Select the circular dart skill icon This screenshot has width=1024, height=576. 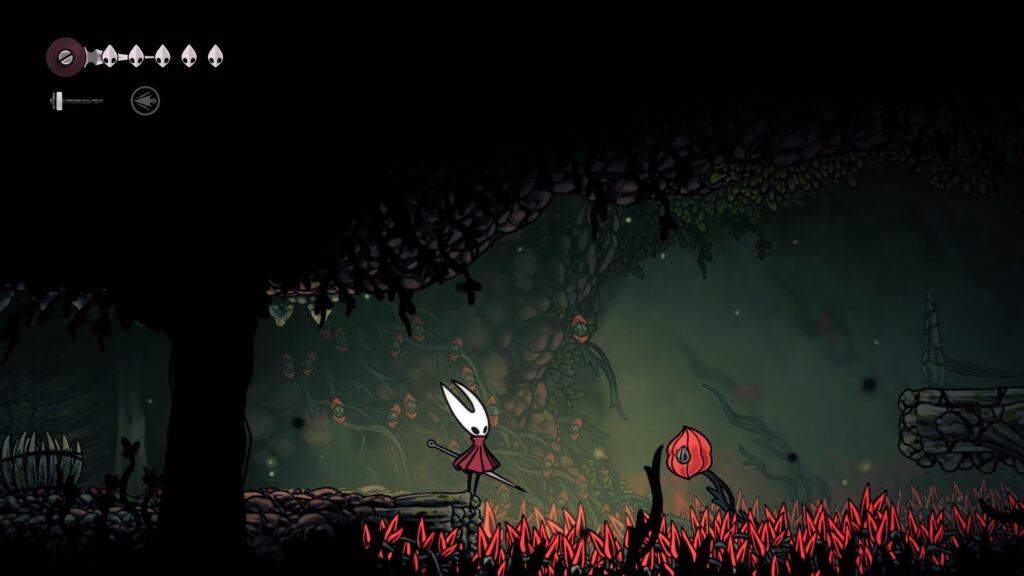145,100
